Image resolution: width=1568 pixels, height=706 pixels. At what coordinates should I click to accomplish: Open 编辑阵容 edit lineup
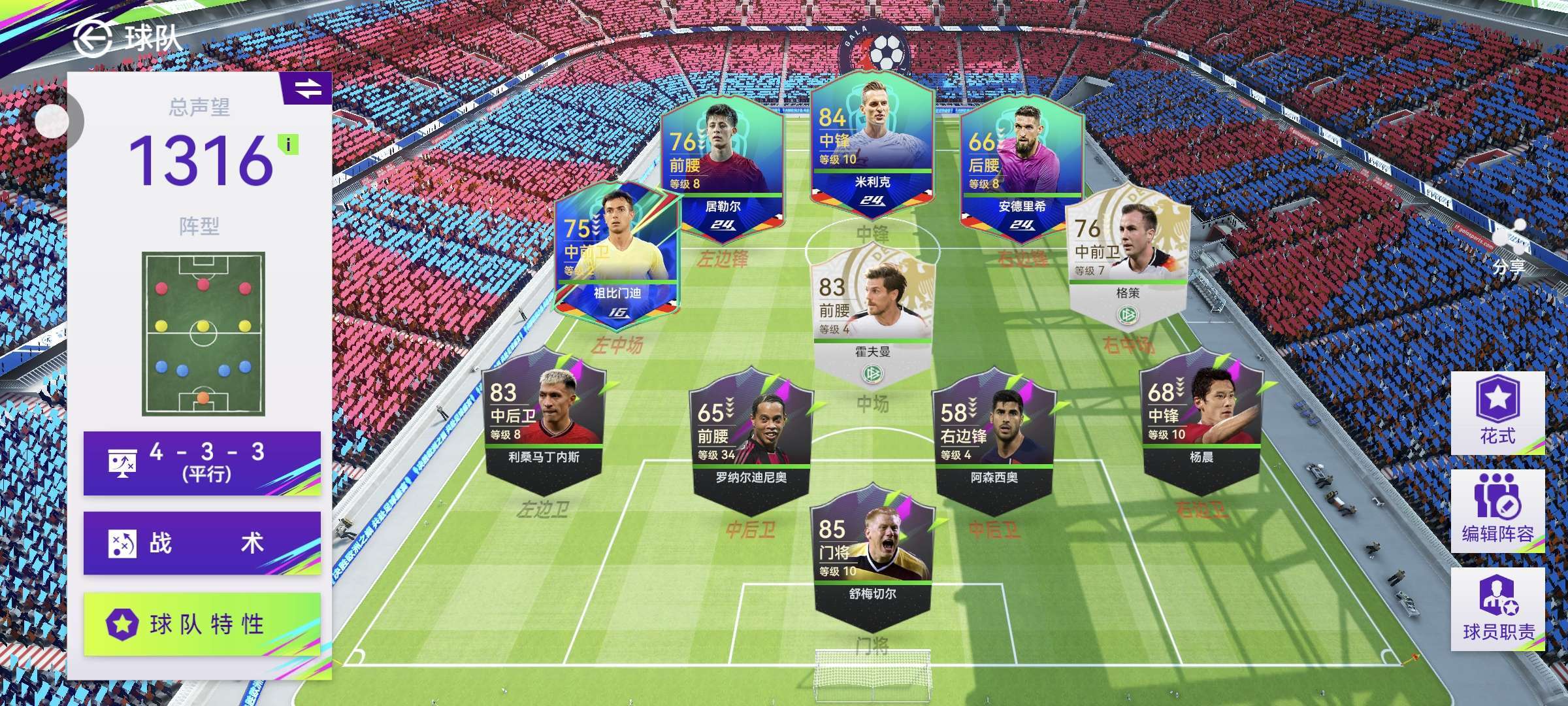(x=1497, y=511)
